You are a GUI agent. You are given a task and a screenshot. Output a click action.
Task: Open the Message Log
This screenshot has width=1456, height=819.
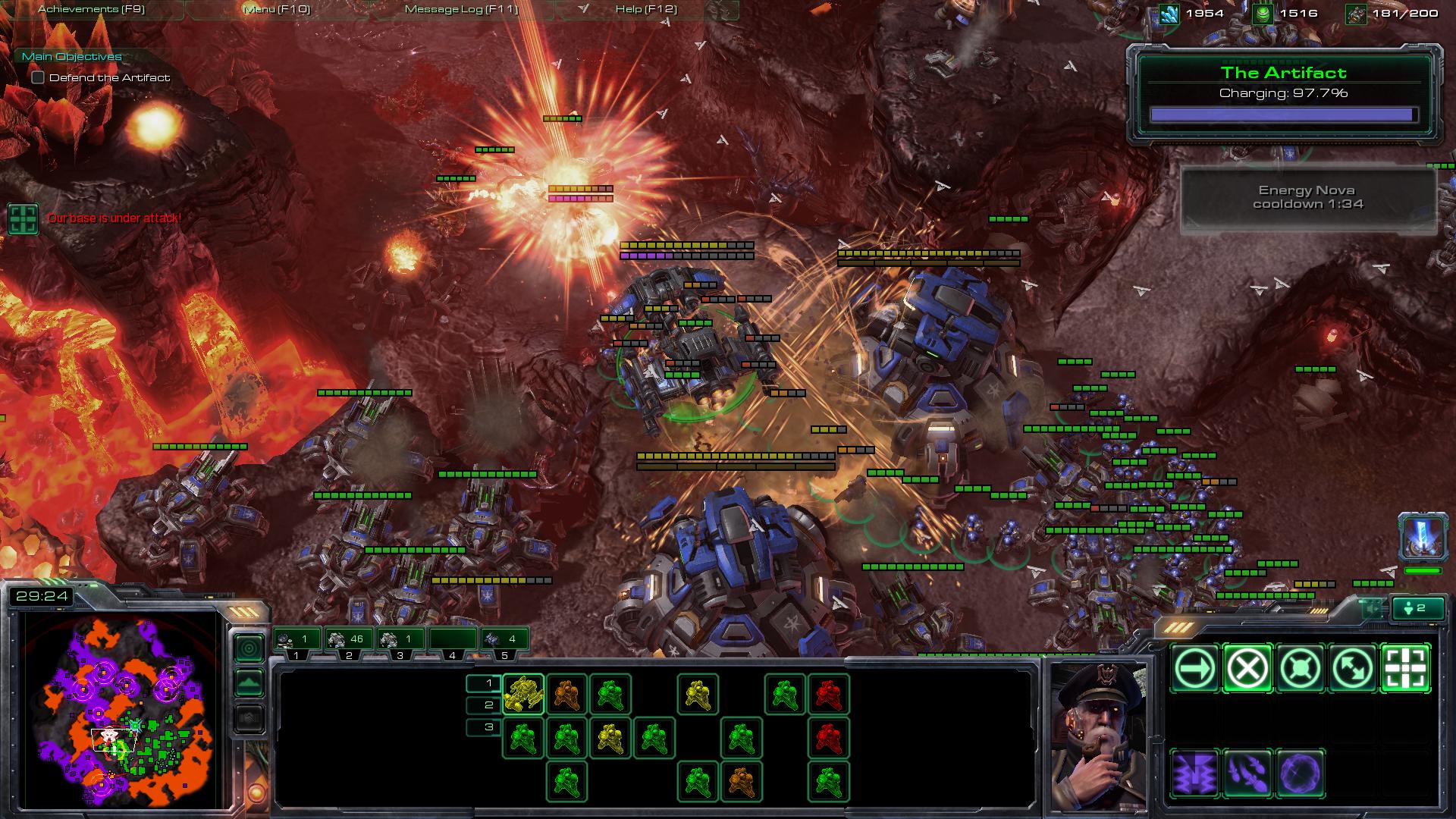click(461, 9)
